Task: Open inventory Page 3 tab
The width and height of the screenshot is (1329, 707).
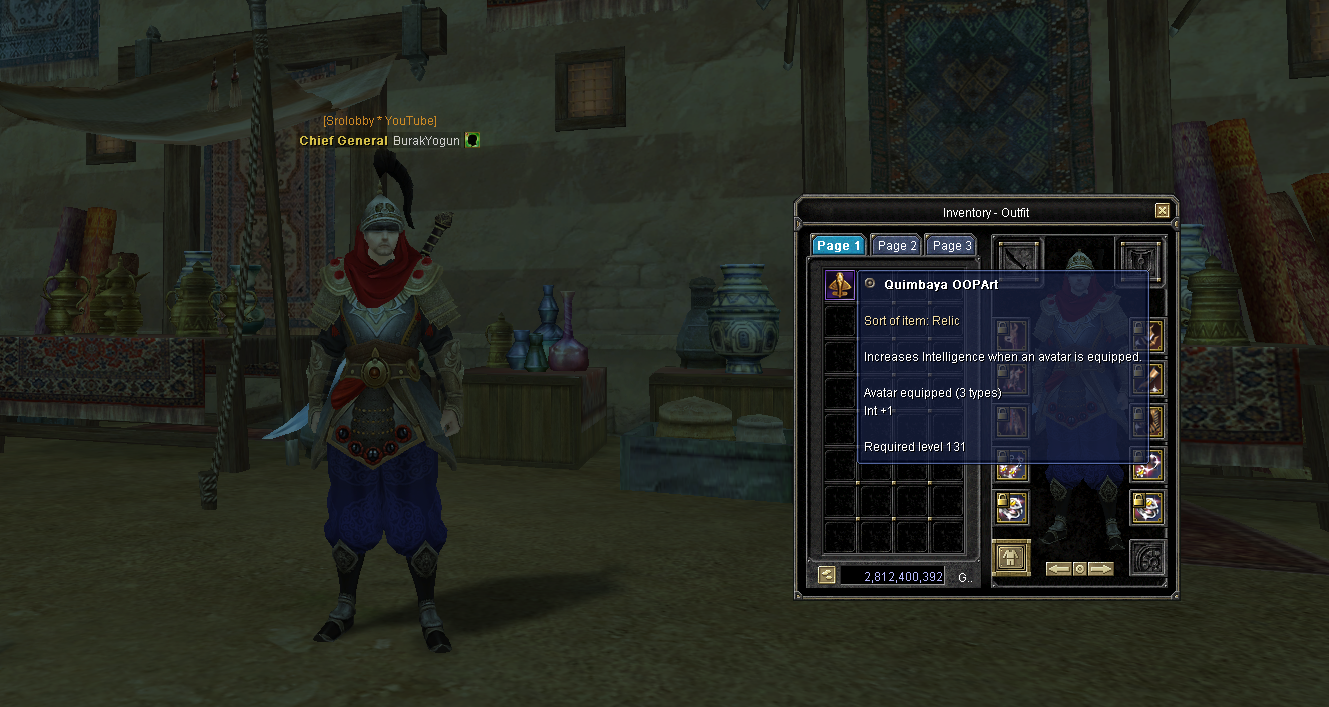Action: 951,245
